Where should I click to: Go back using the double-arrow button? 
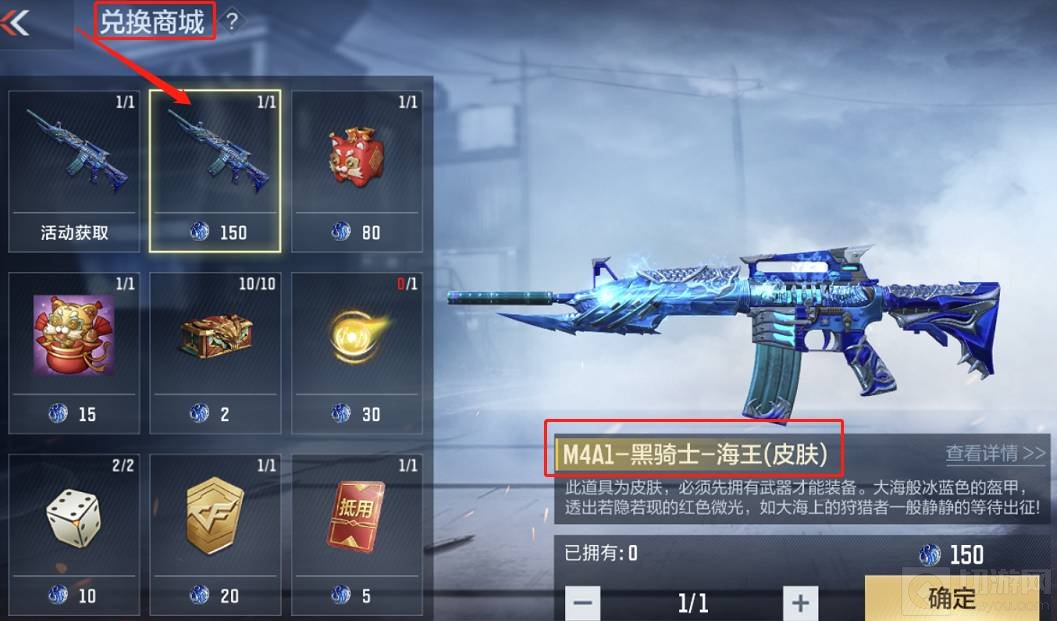18,22
